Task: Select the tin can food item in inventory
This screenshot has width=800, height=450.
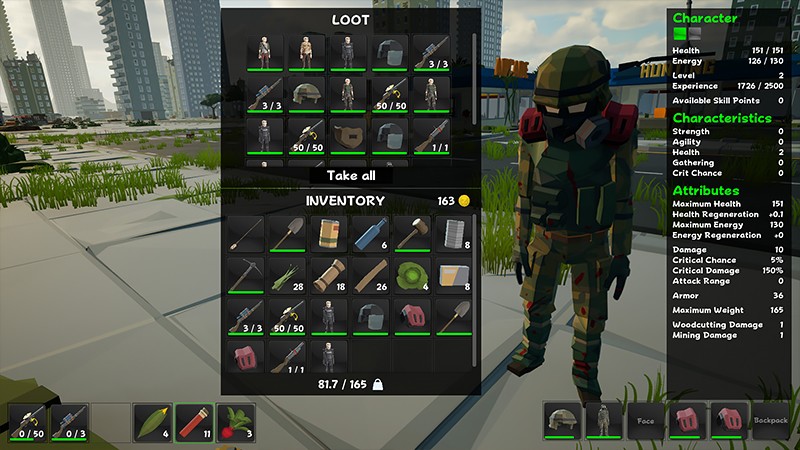Action: [x=329, y=234]
